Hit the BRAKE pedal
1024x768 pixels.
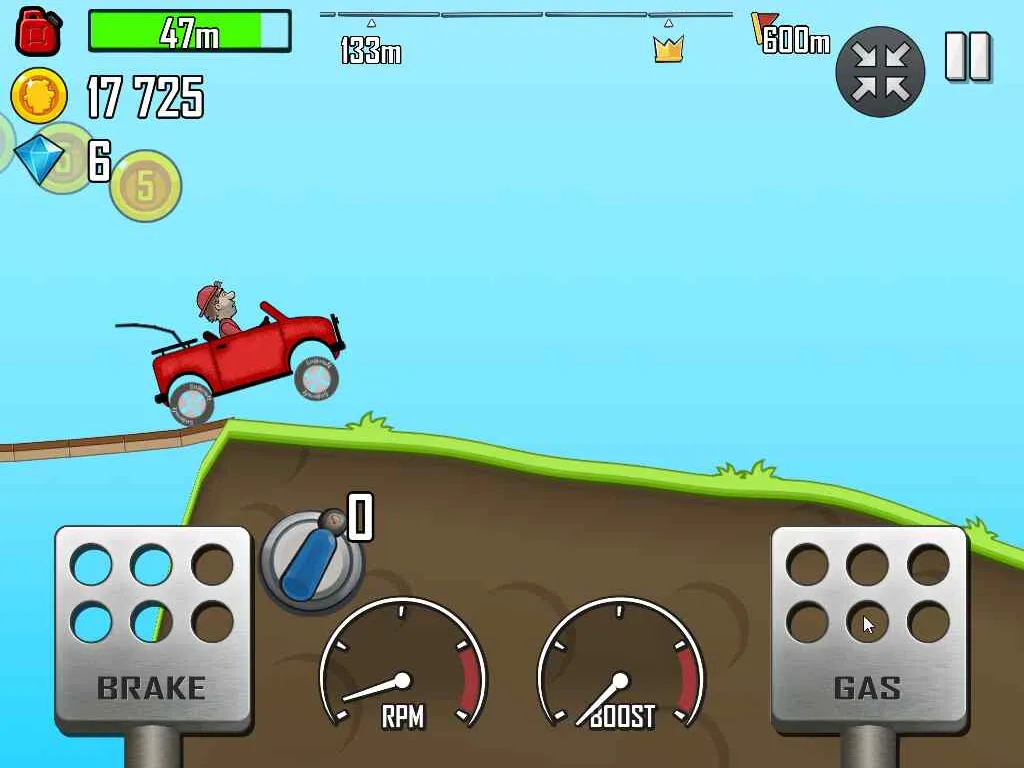[152, 628]
